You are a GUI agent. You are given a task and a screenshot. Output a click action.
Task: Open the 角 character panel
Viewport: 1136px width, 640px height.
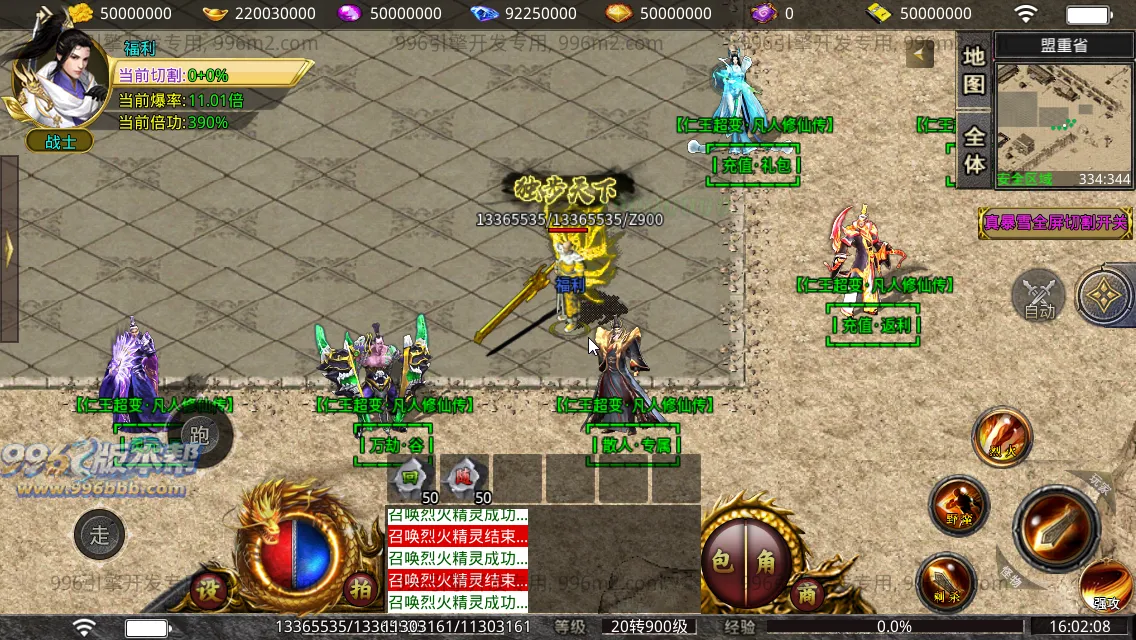point(766,562)
